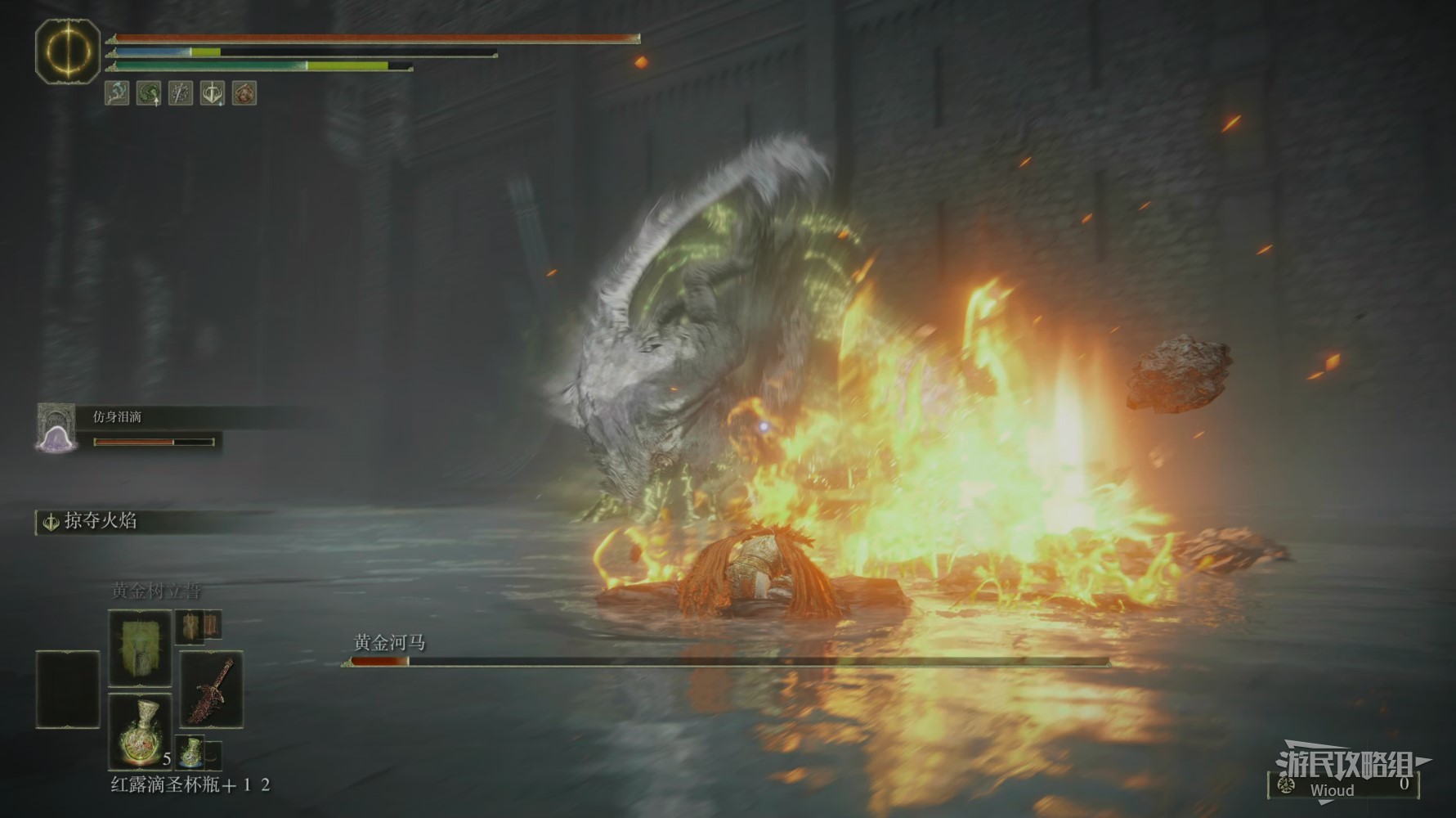Click the reddish-brown face buff icon
The image size is (1456, 818).
[x=244, y=93]
